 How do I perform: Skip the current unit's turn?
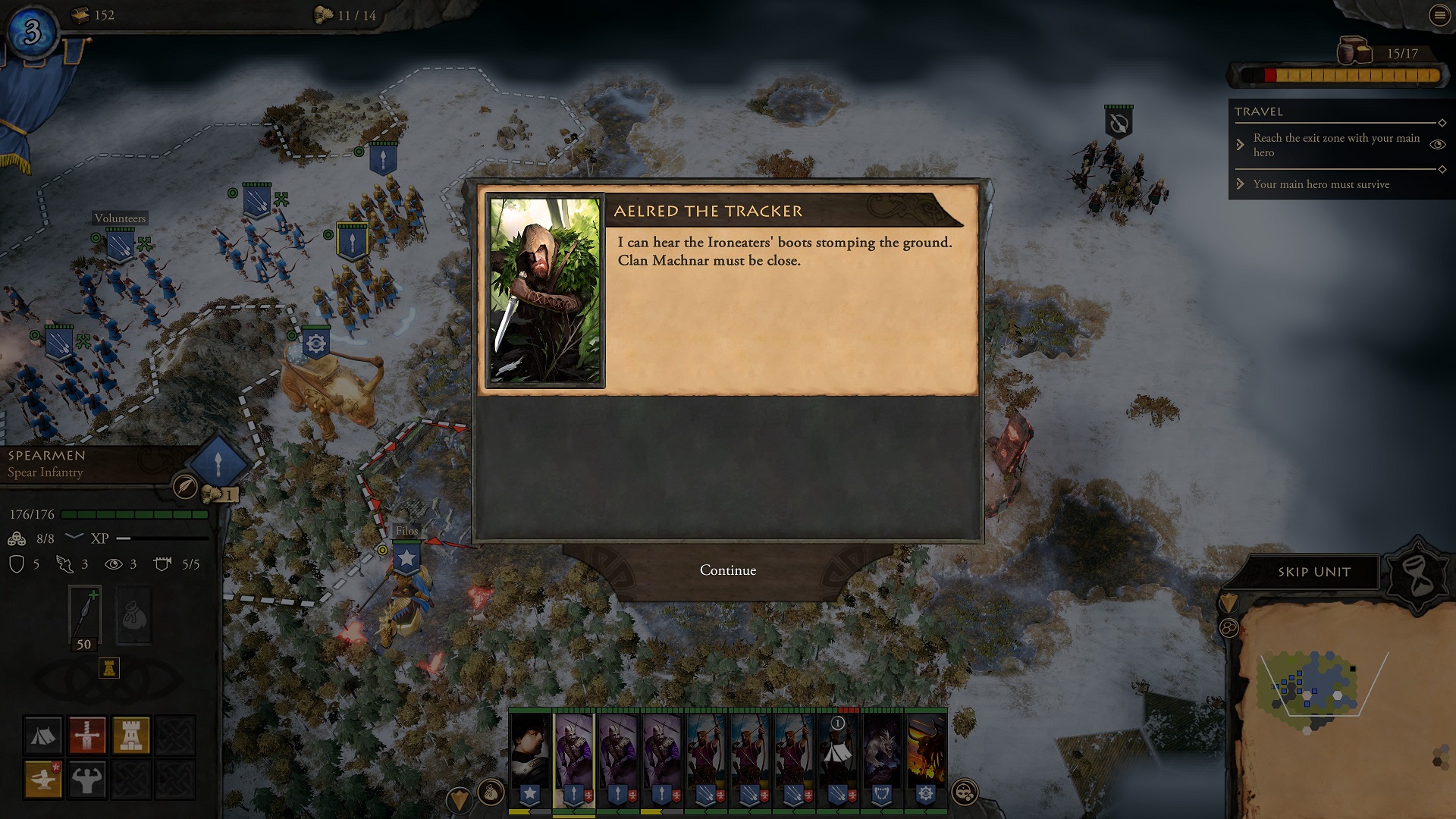point(1313,572)
